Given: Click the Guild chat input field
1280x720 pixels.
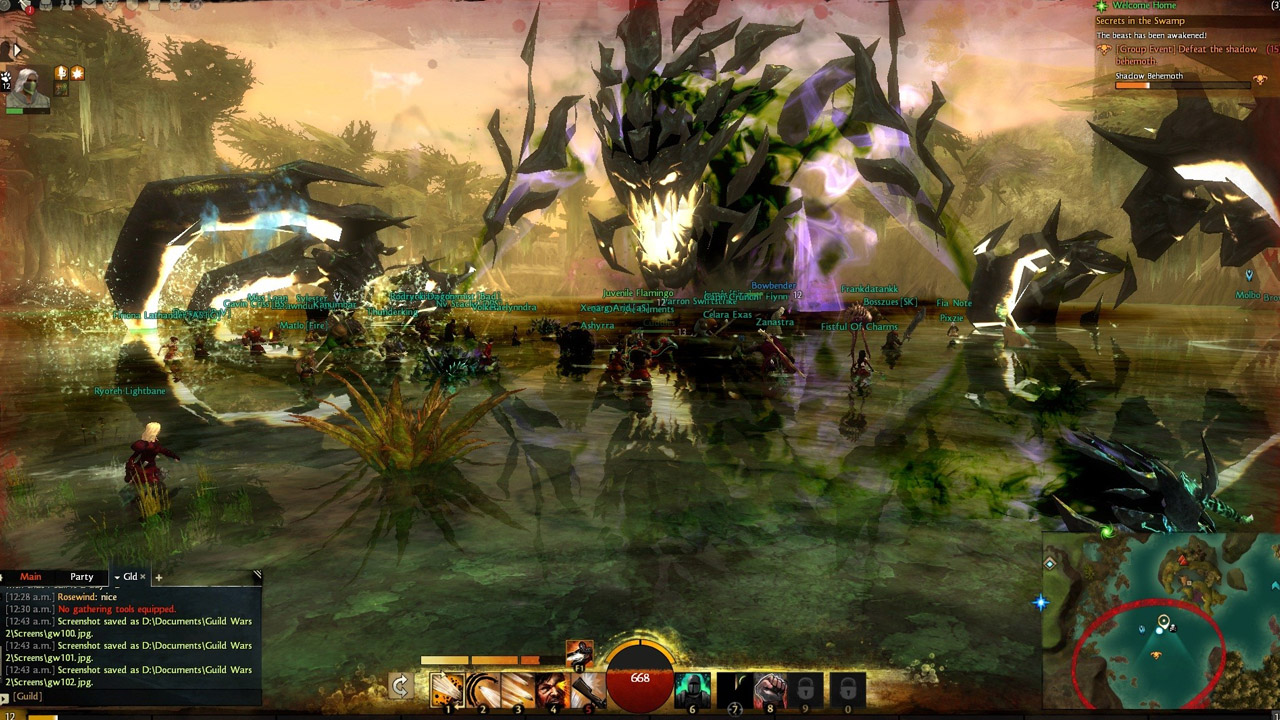Looking at the screenshot, I should (130, 696).
